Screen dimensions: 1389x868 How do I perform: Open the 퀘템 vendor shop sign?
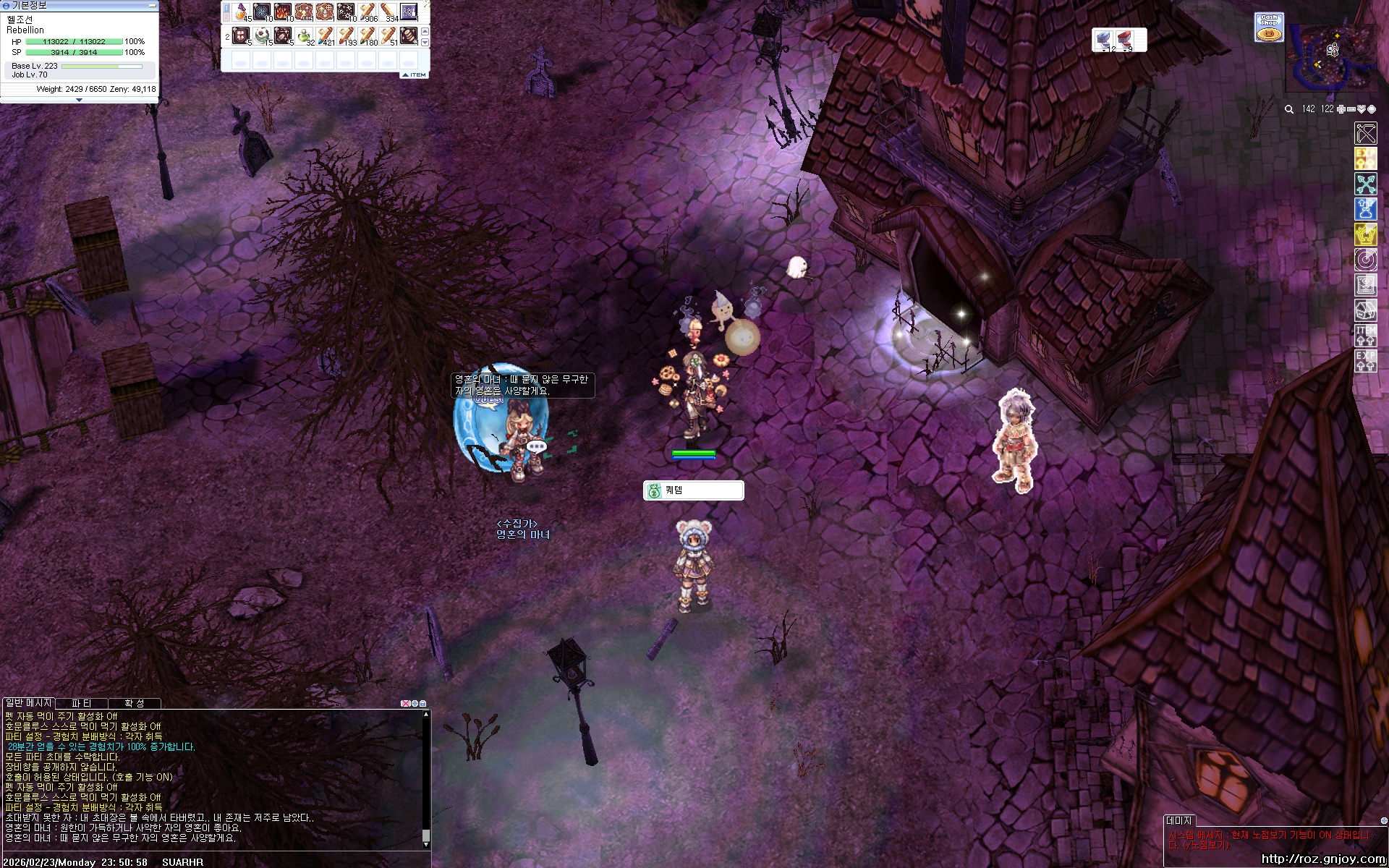point(693,490)
